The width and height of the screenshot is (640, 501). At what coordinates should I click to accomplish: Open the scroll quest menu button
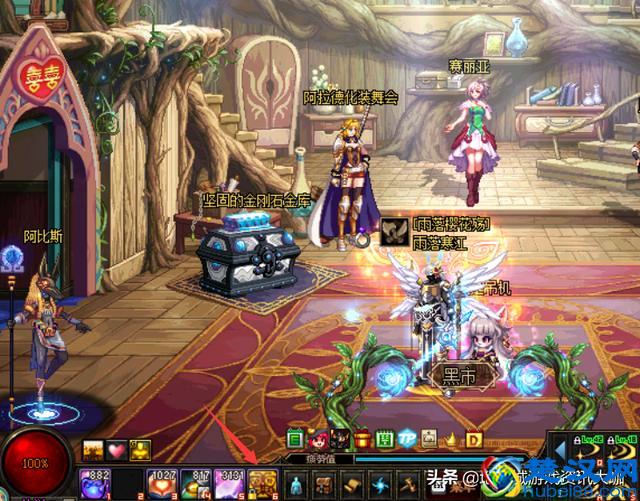pyautogui.click(x=353, y=482)
